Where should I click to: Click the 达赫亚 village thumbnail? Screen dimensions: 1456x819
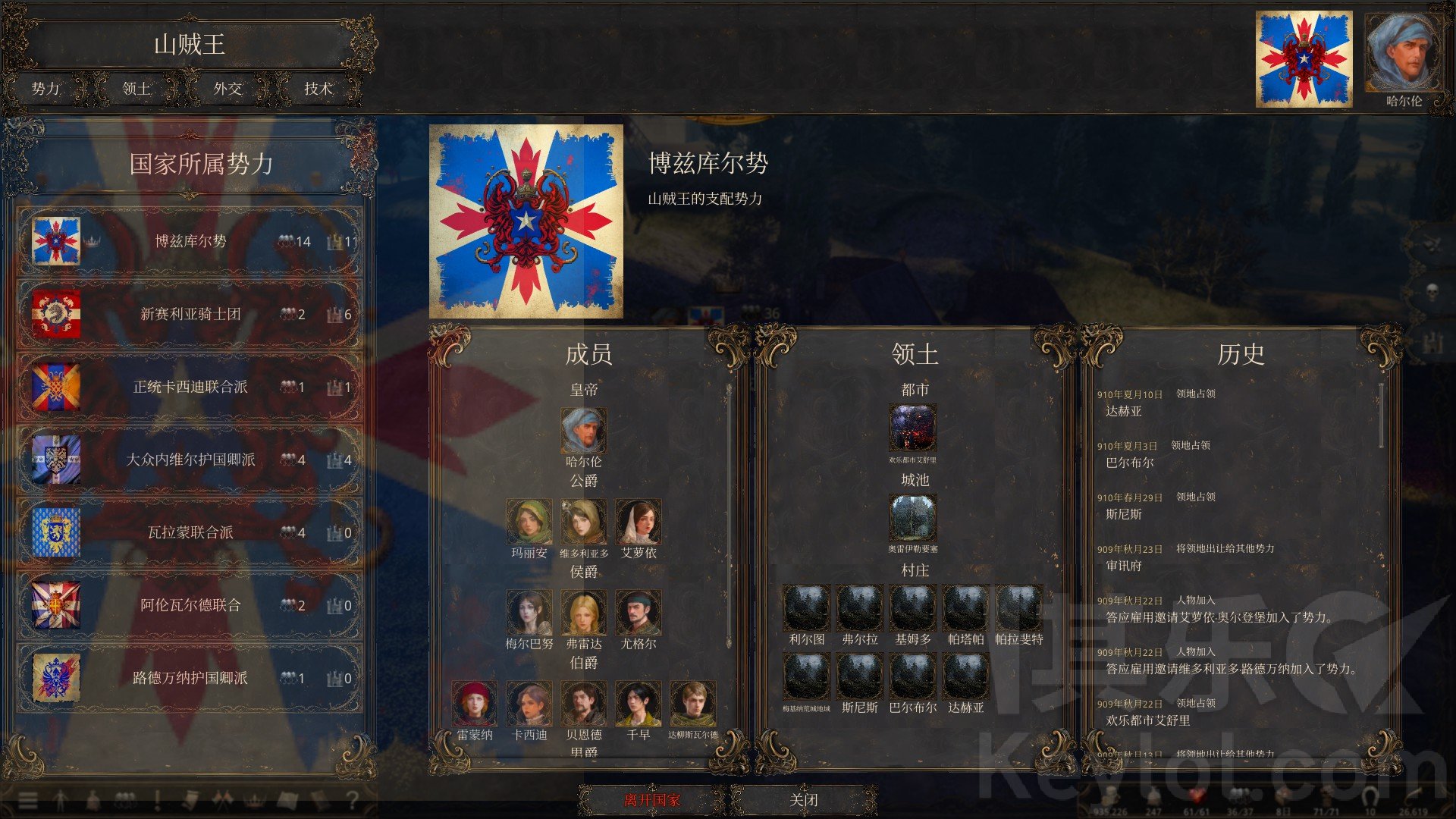(x=965, y=676)
